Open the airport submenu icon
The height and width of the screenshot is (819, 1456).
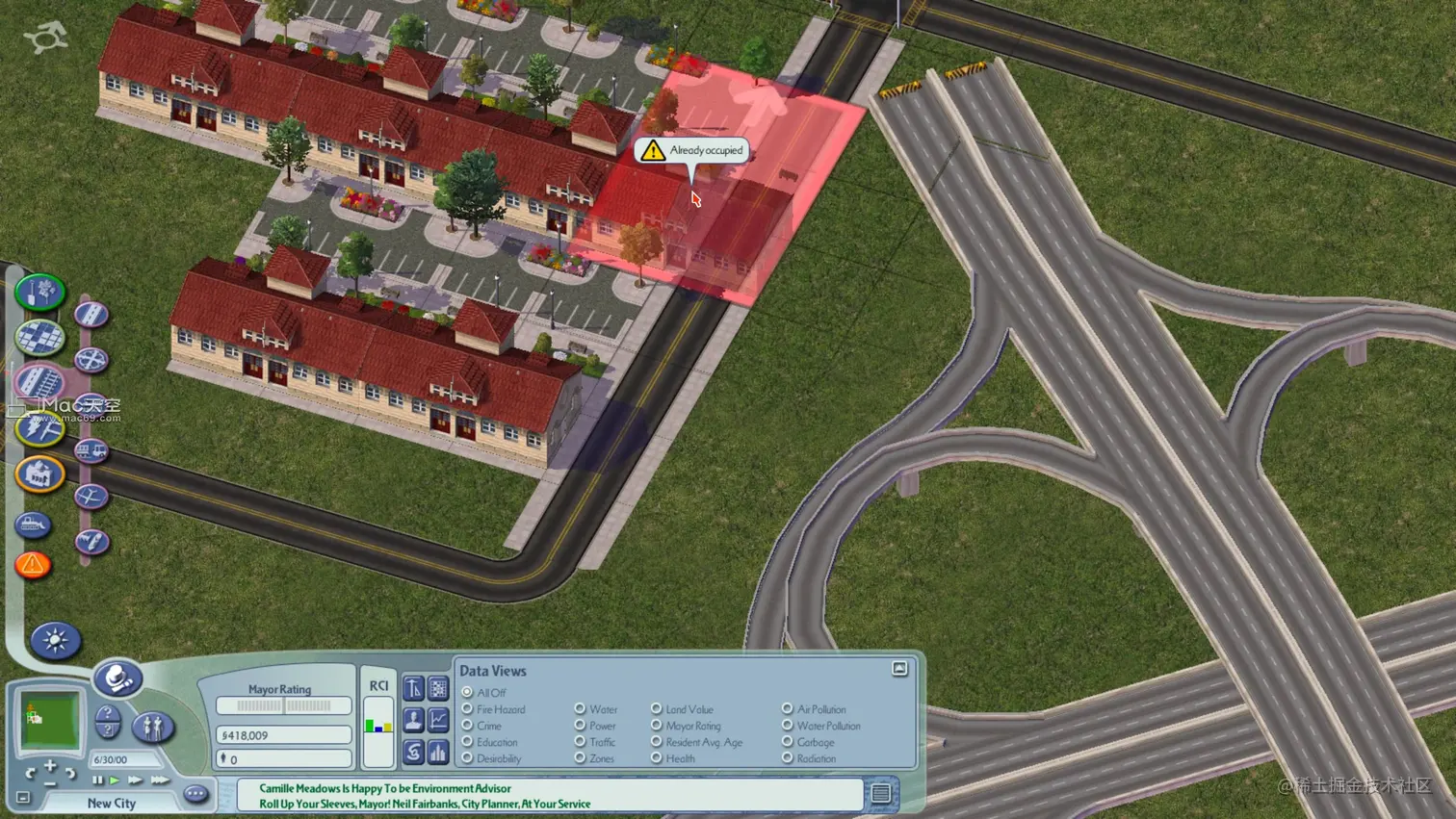(91, 497)
